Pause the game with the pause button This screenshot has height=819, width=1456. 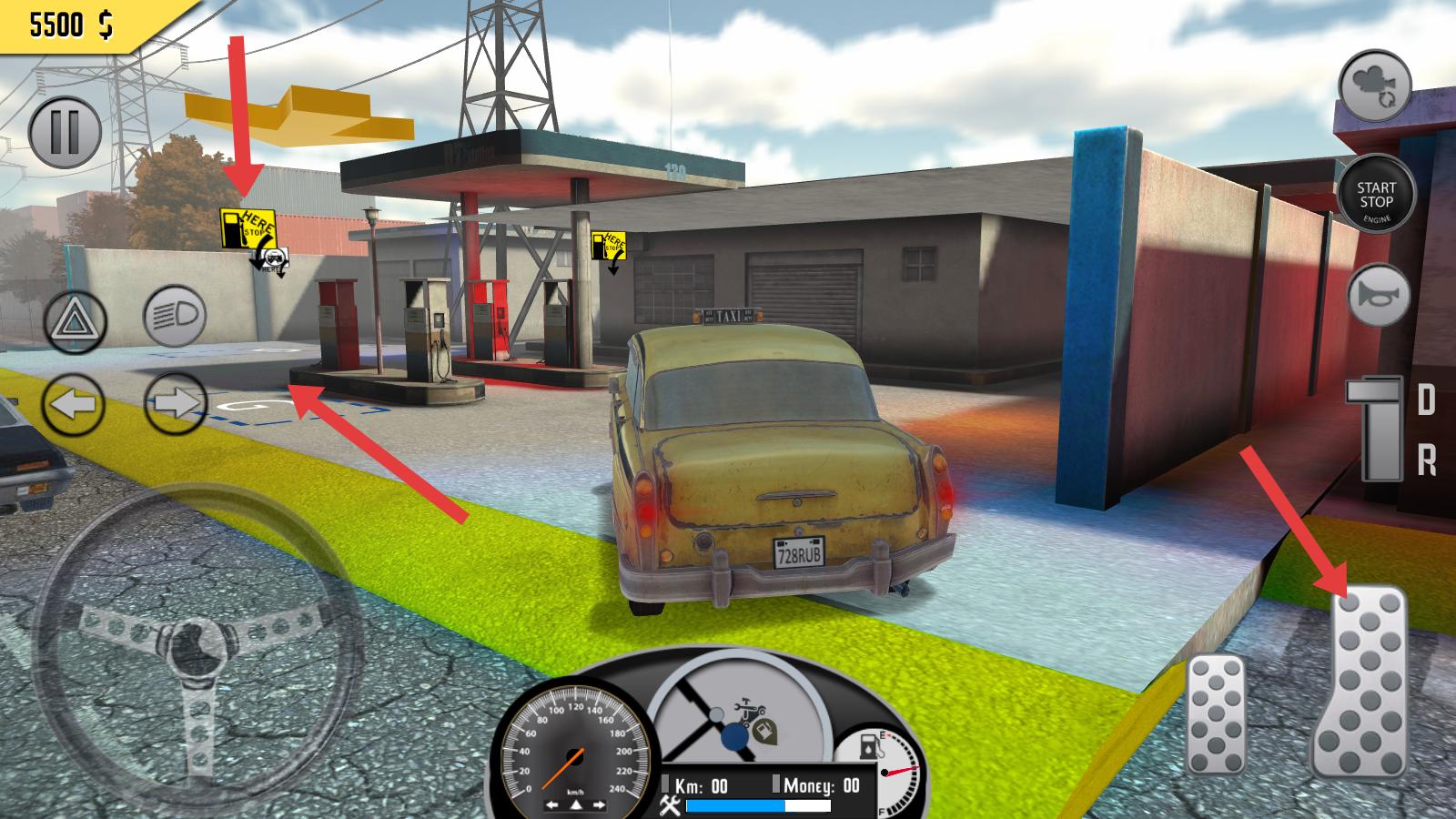[65, 132]
